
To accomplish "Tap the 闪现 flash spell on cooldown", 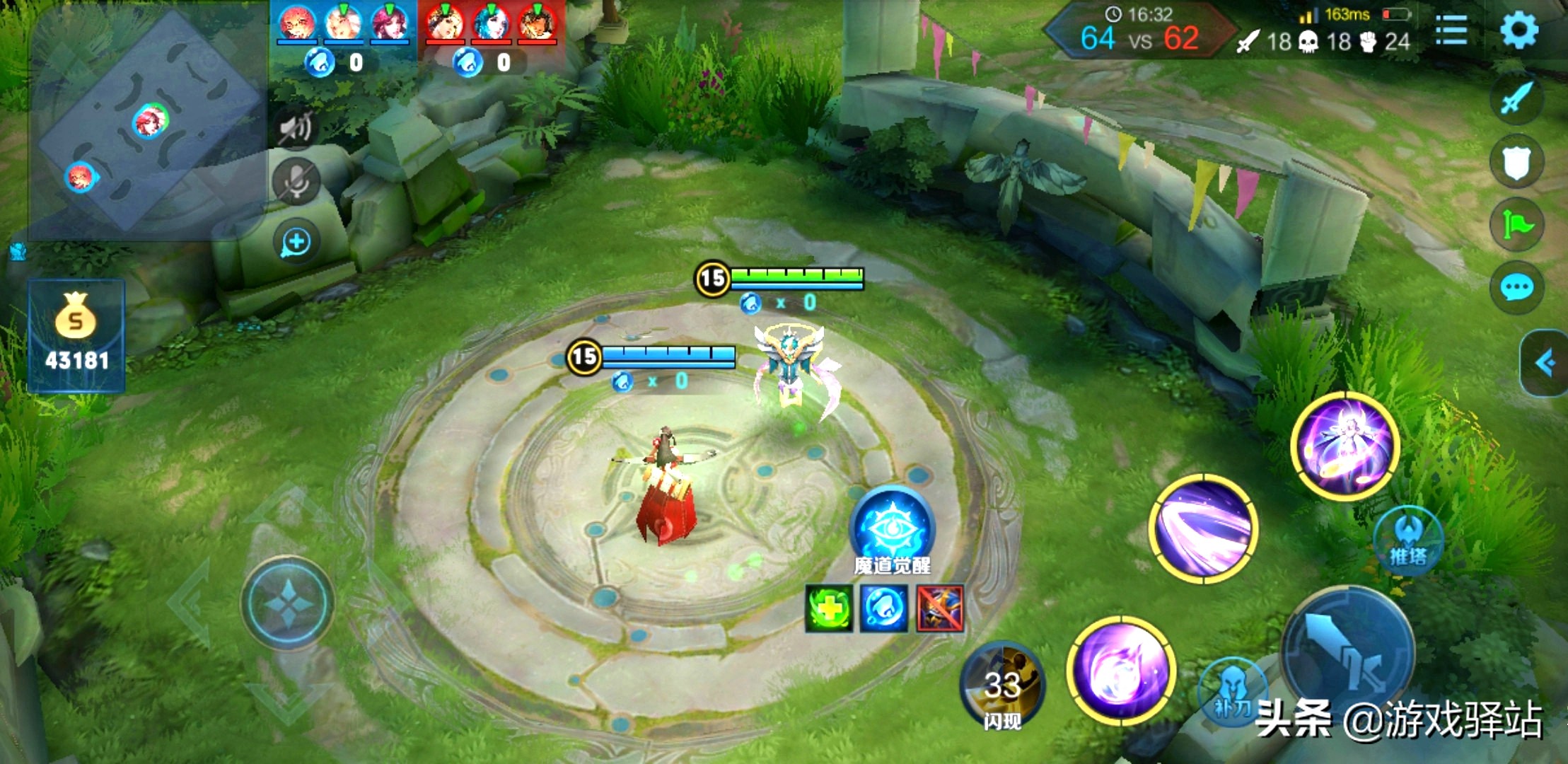I will (1002, 685).
